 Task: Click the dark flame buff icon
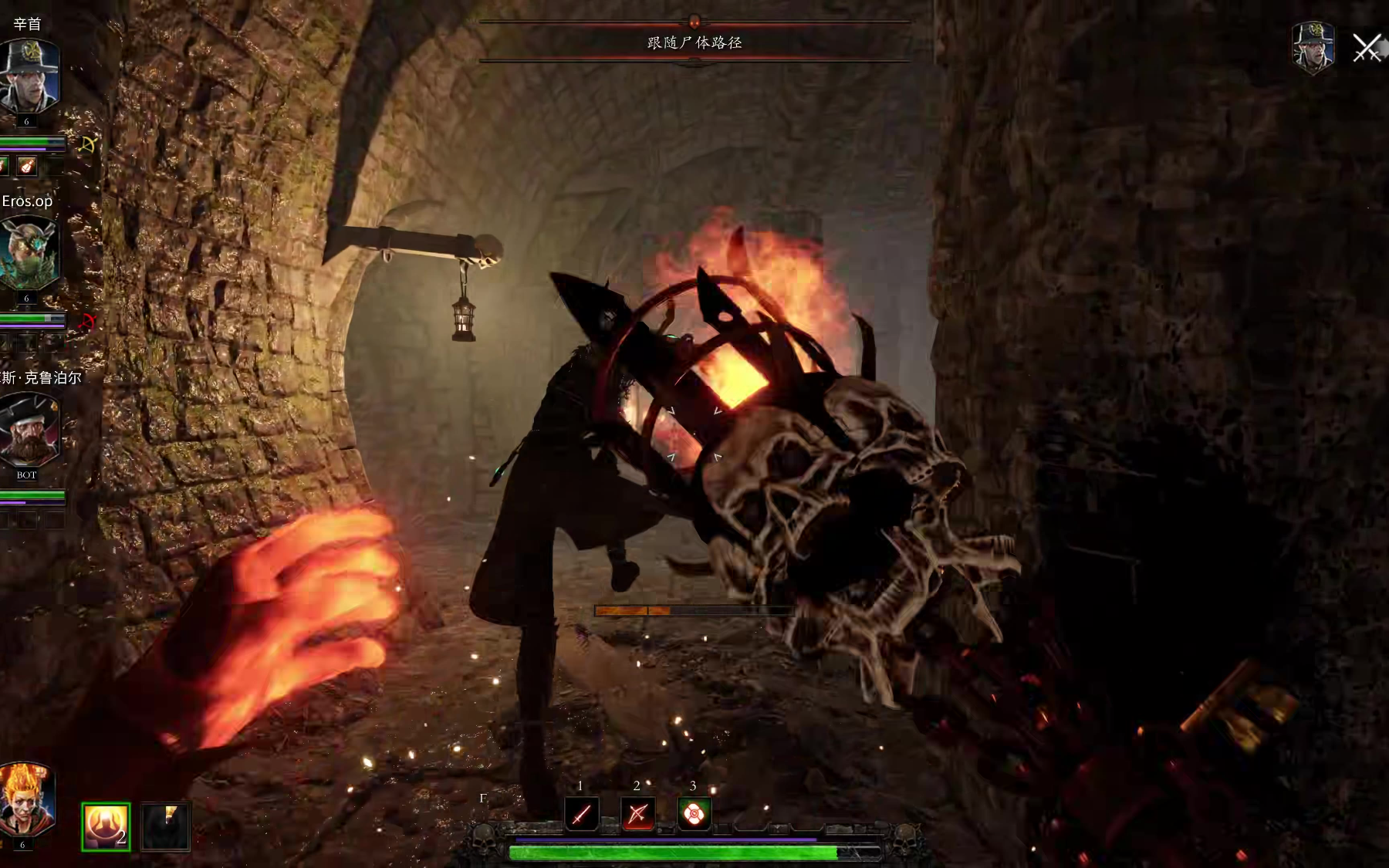[166, 826]
